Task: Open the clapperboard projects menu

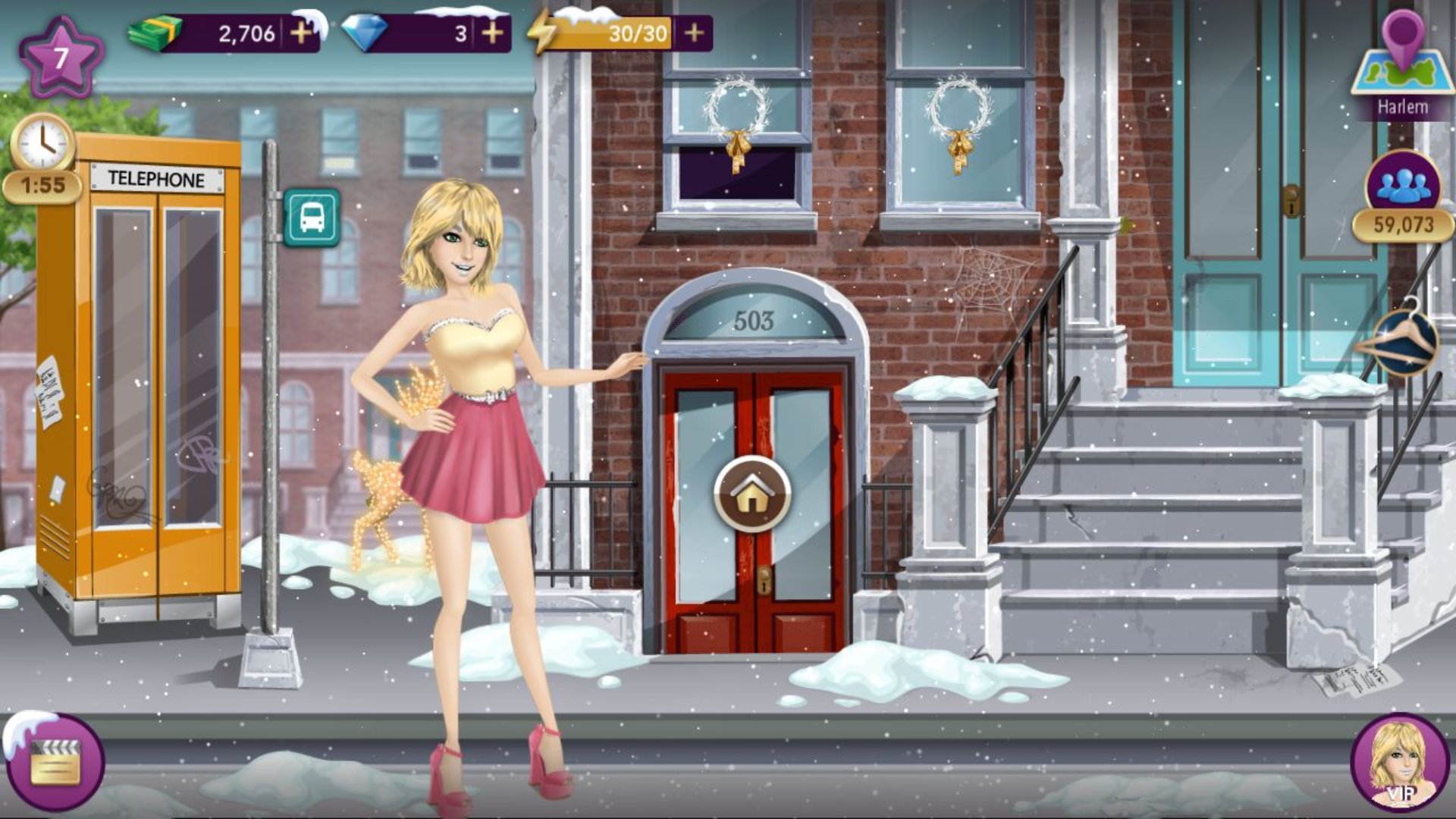Action: pos(55,762)
